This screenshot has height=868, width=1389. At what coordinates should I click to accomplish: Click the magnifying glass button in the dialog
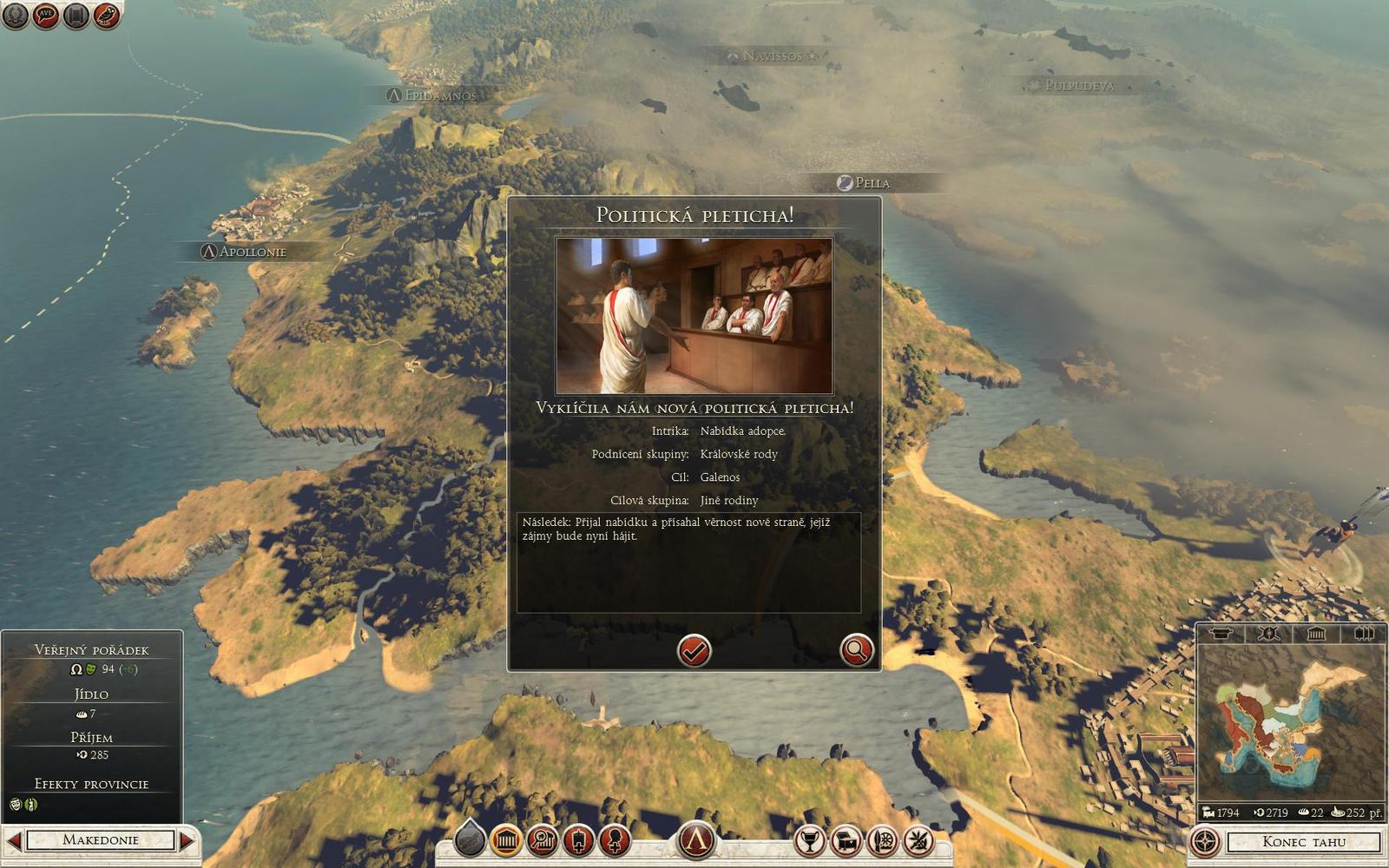pos(856,650)
